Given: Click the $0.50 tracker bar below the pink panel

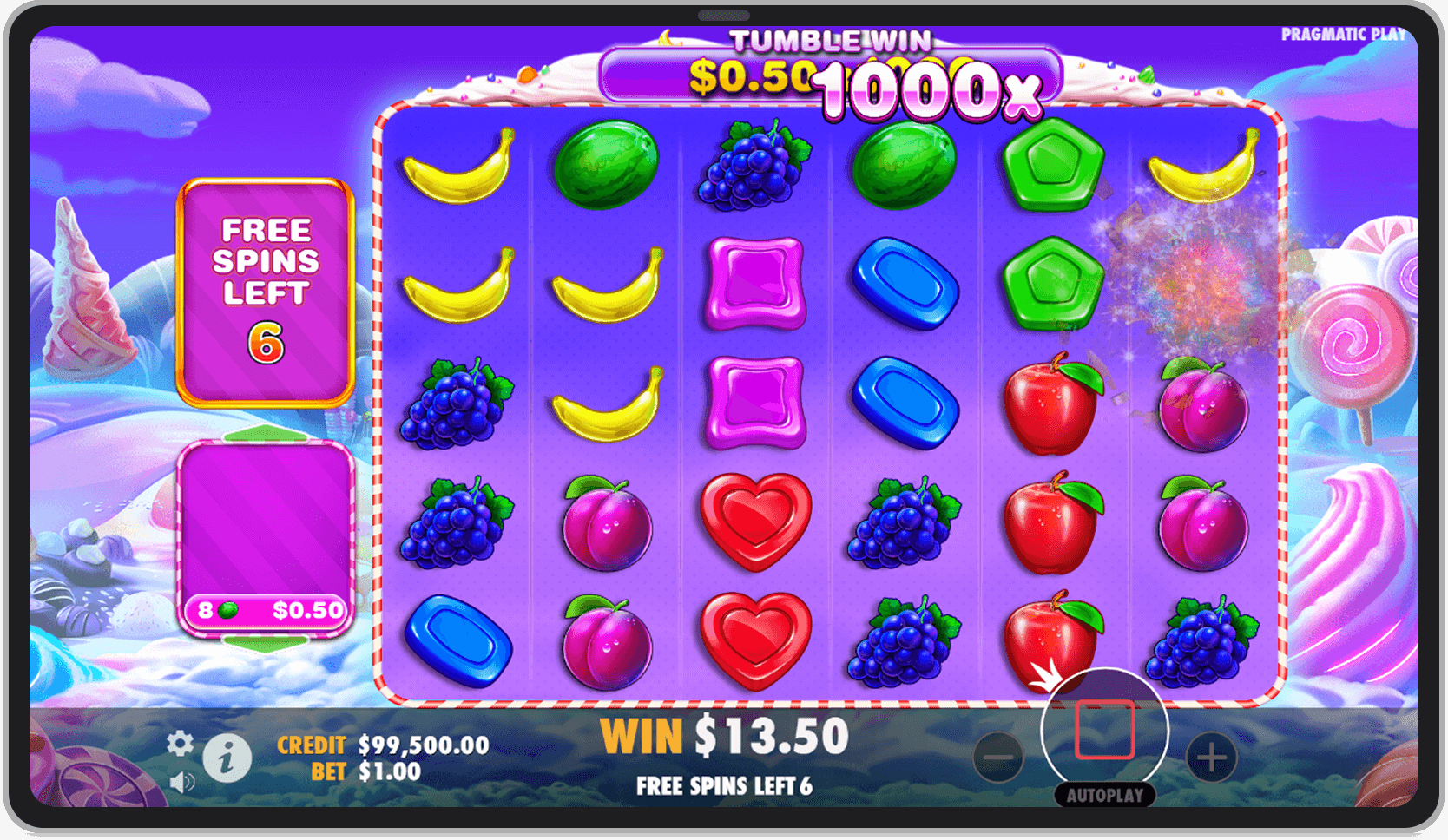Looking at the screenshot, I should click(267, 611).
